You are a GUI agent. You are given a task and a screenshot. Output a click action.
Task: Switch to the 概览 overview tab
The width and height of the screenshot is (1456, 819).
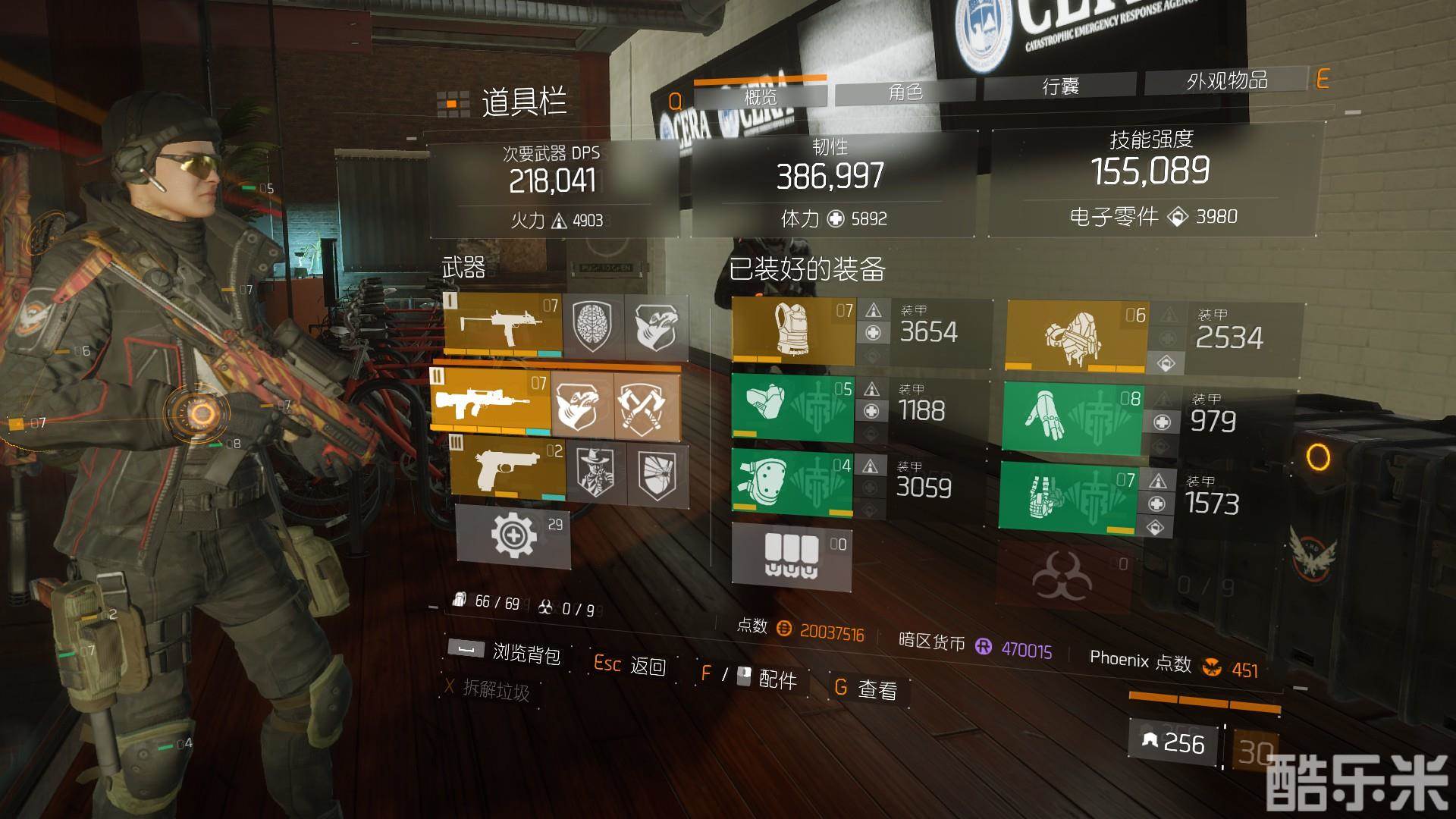(x=760, y=96)
